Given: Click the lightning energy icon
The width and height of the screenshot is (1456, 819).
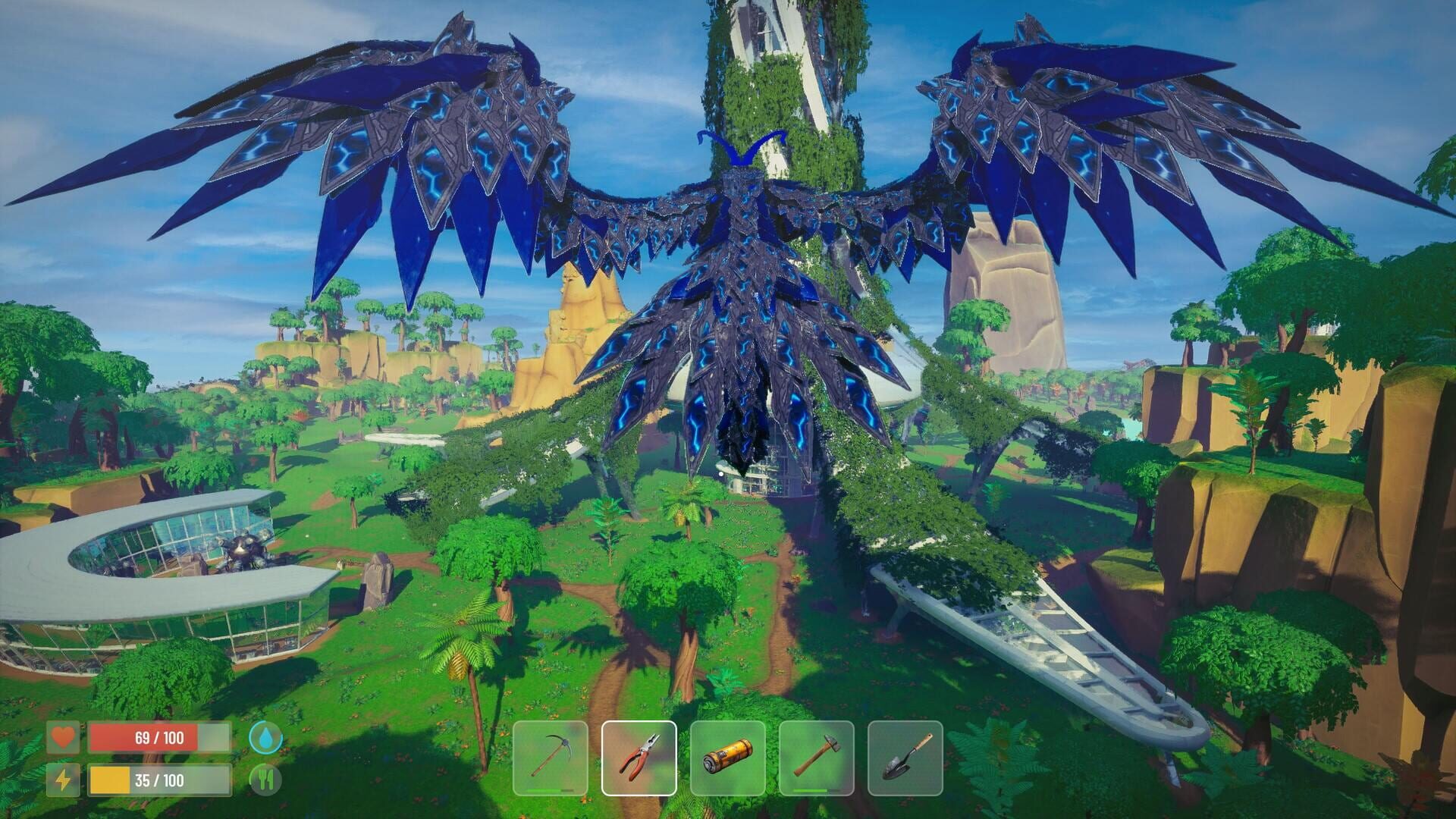Looking at the screenshot, I should tap(64, 778).
